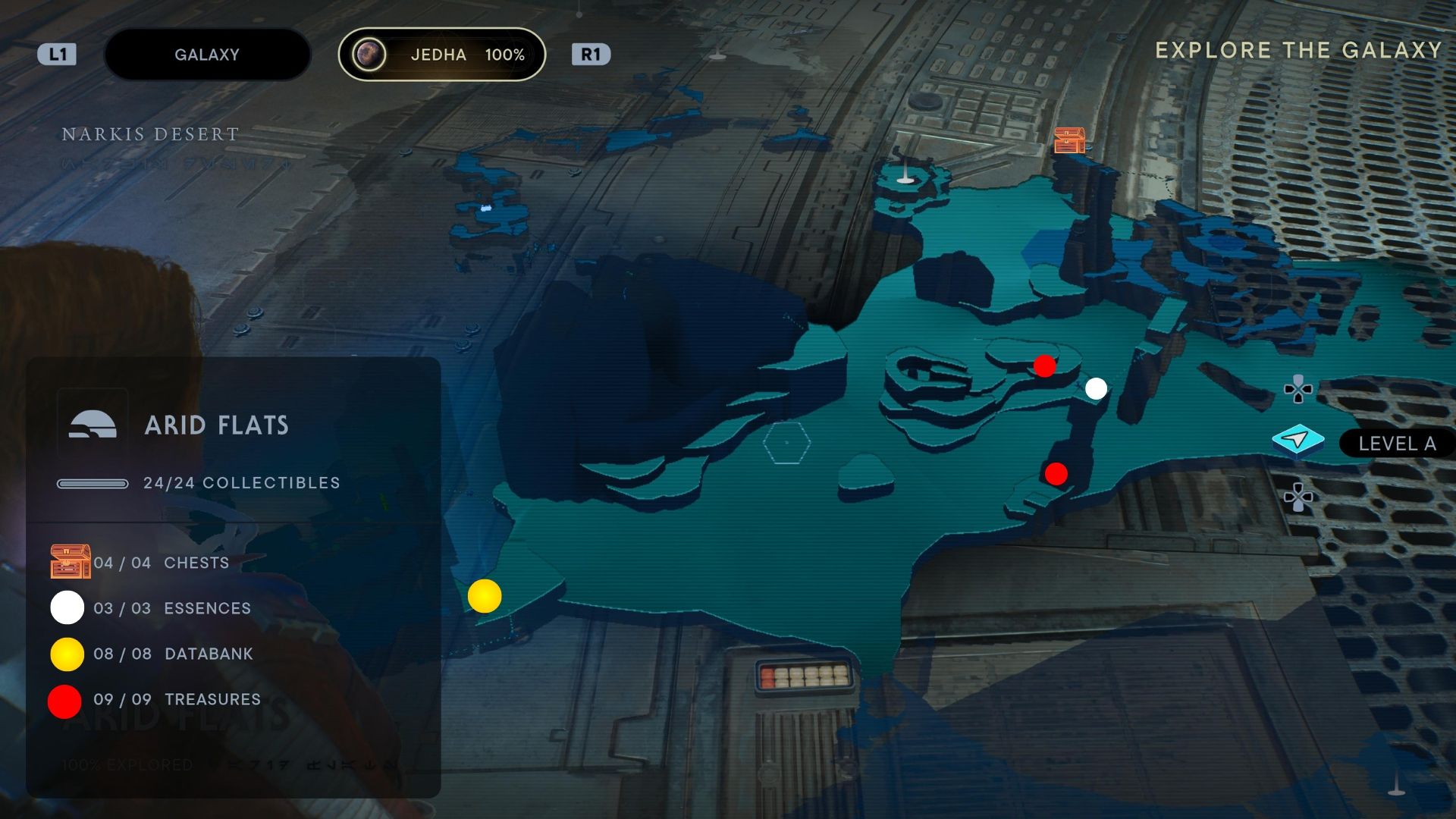Select the Jedha 100% planet tab
The image size is (1456, 819).
coord(442,55)
